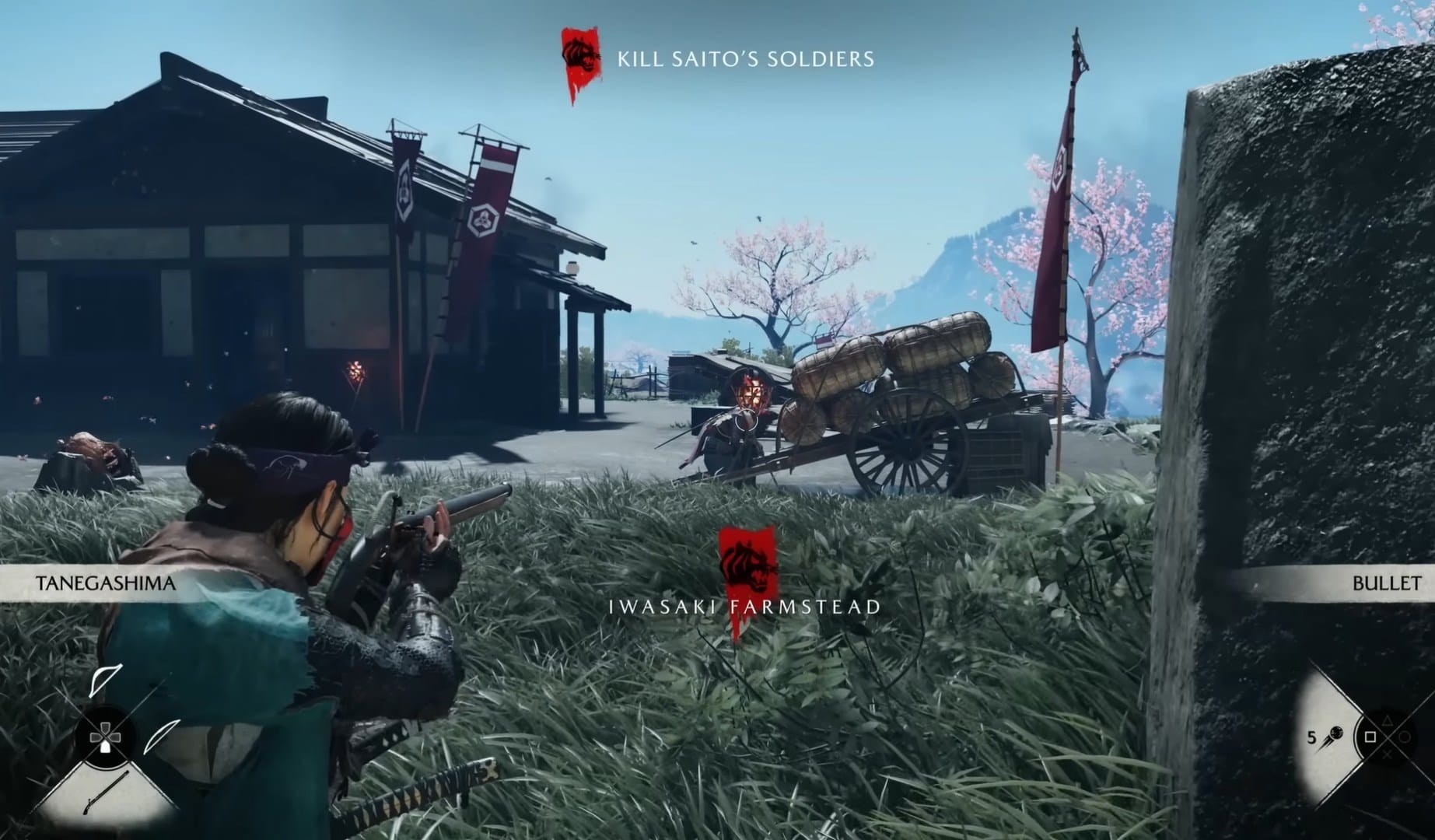Click the d-pad icon in the weapon wheel
This screenshot has height=840, width=1435.
(x=105, y=737)
